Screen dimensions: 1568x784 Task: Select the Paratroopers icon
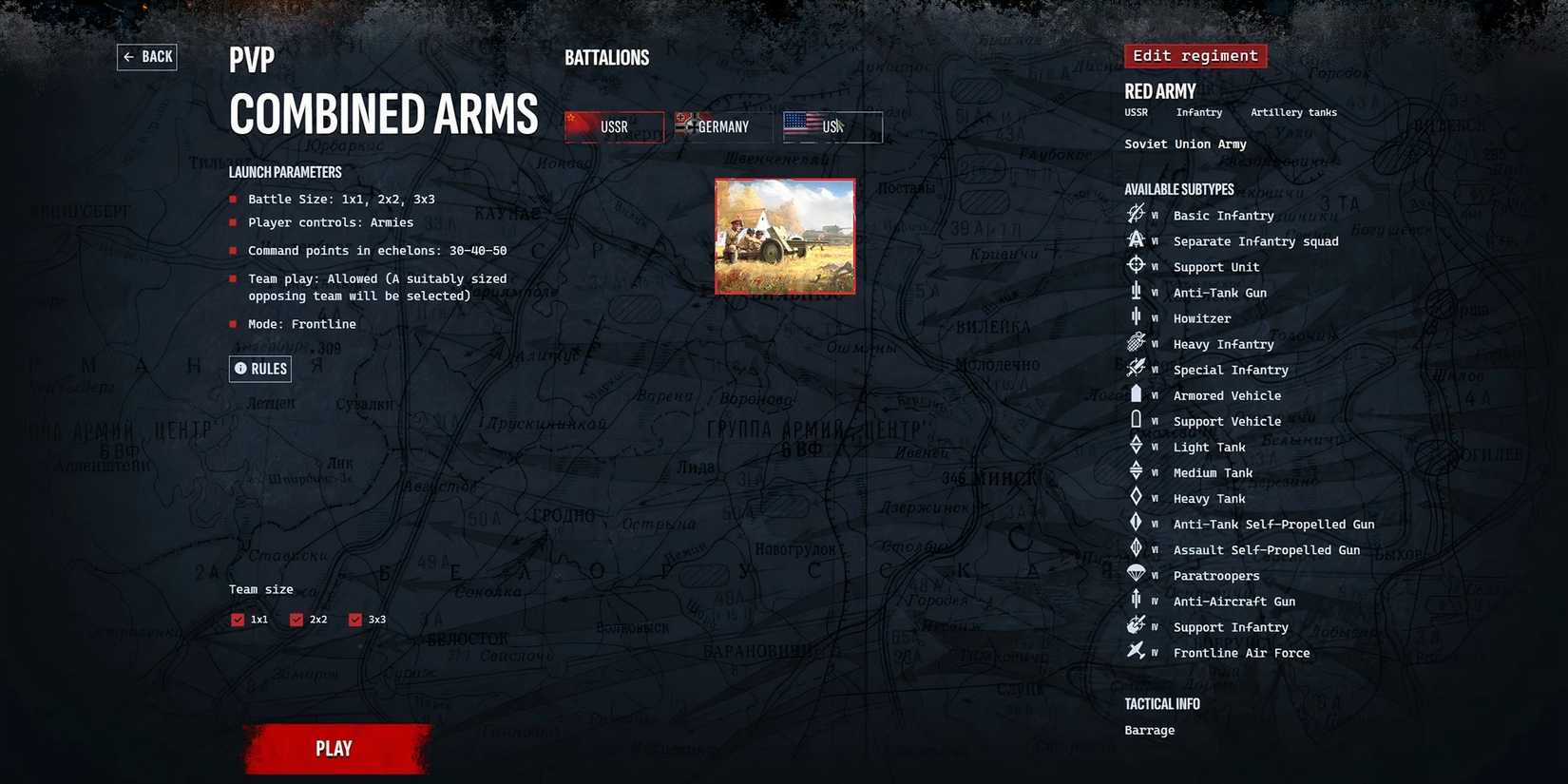pyautogui.click(x=1137, y=573)
